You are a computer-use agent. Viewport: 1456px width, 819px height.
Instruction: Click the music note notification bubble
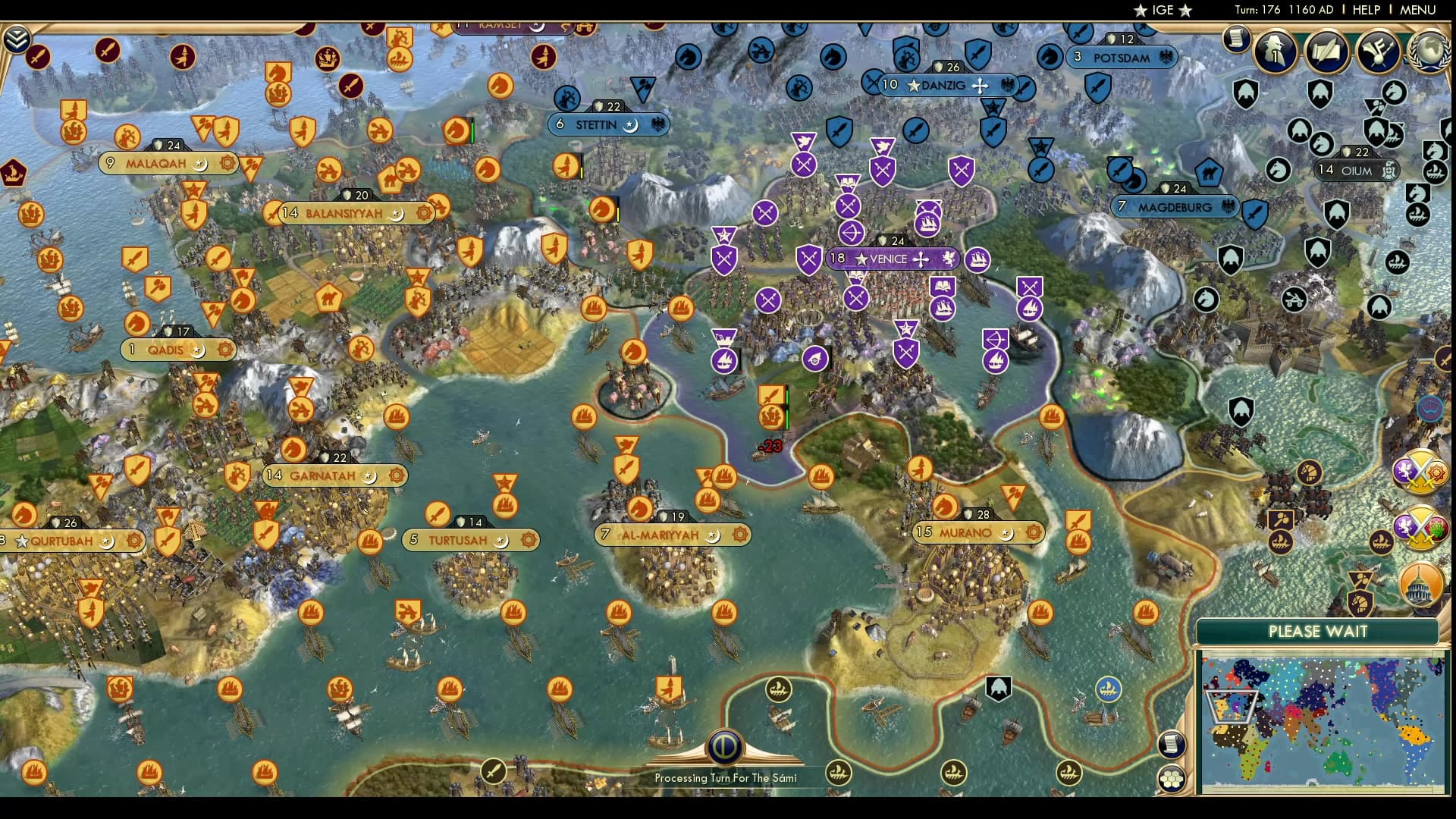point(1378,52)
